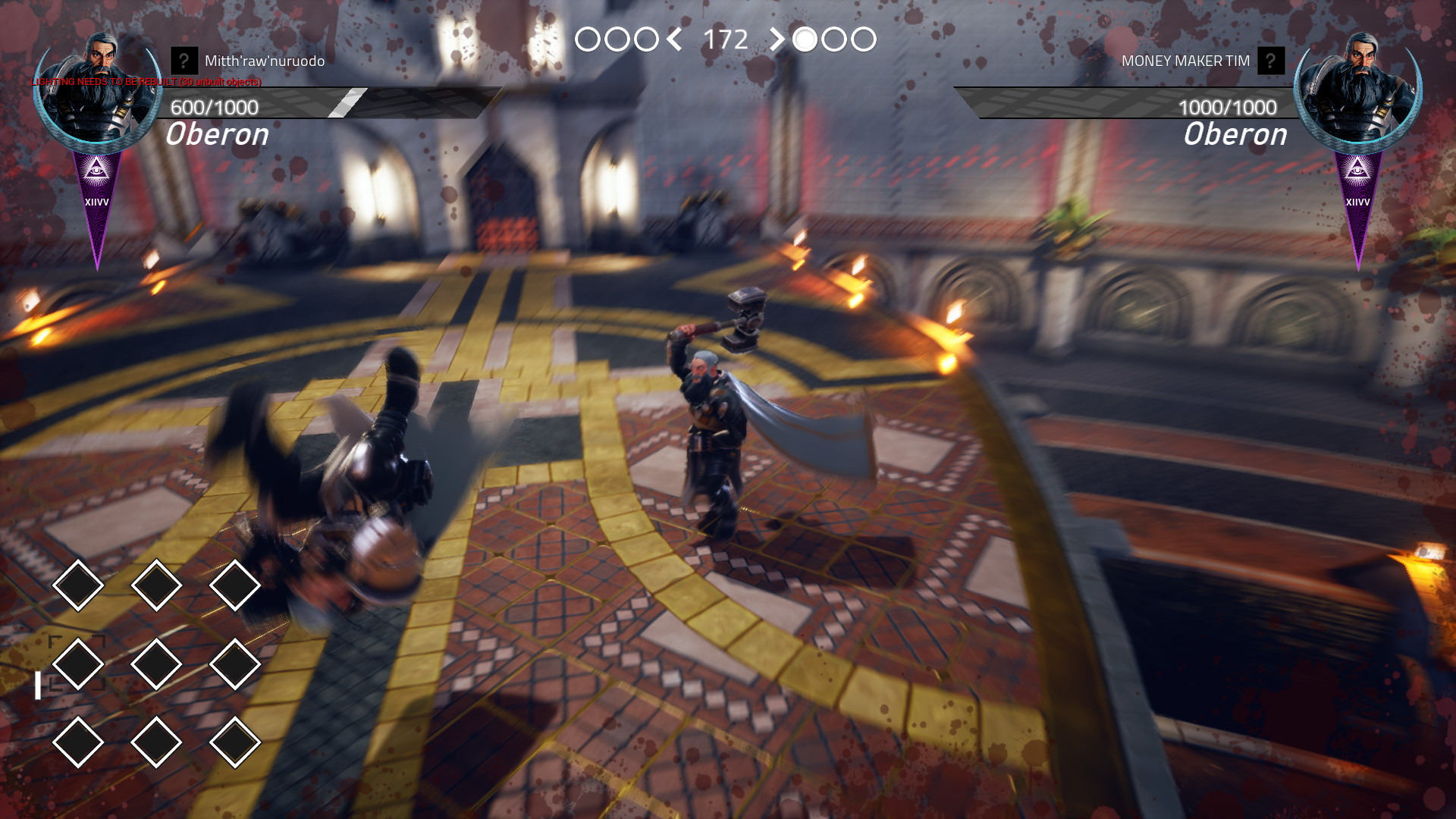Click the left Oberon name label

pyautogui.click(x=216, y=134)
